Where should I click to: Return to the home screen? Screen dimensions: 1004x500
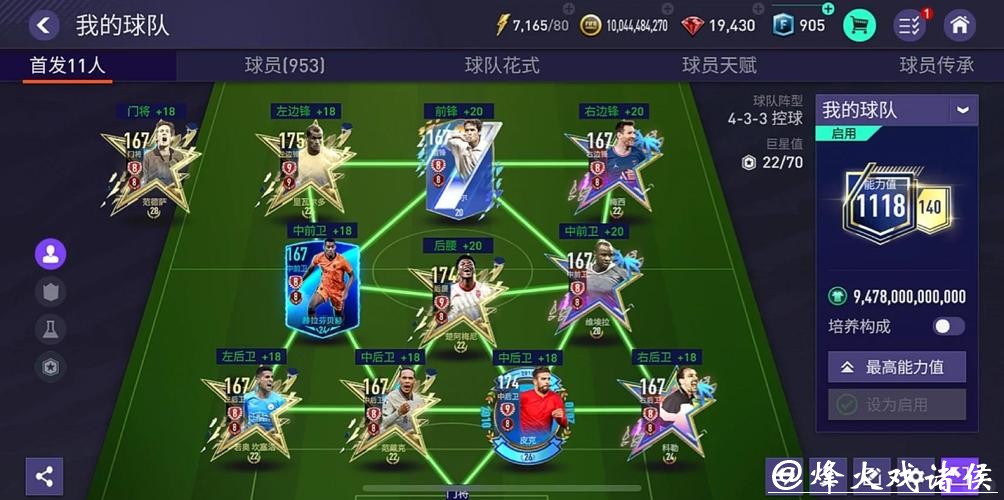tap(959, 25)
